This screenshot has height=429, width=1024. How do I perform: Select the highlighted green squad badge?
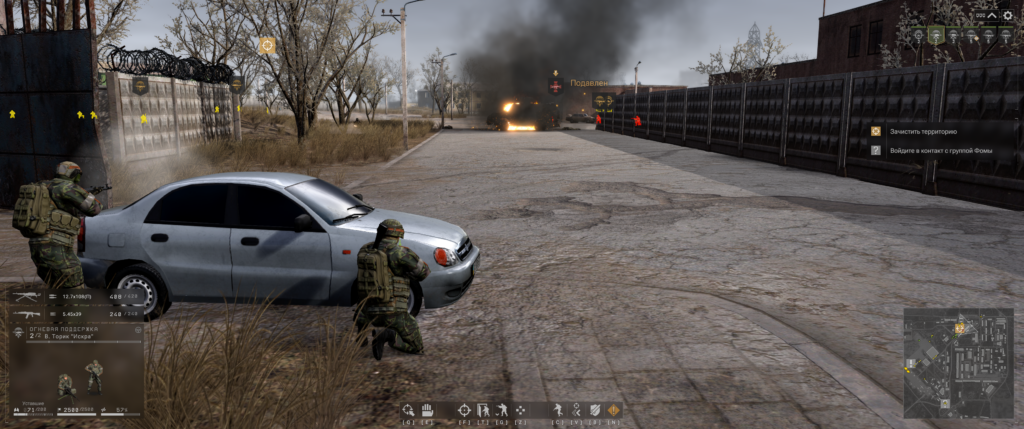tap(934, 35)
